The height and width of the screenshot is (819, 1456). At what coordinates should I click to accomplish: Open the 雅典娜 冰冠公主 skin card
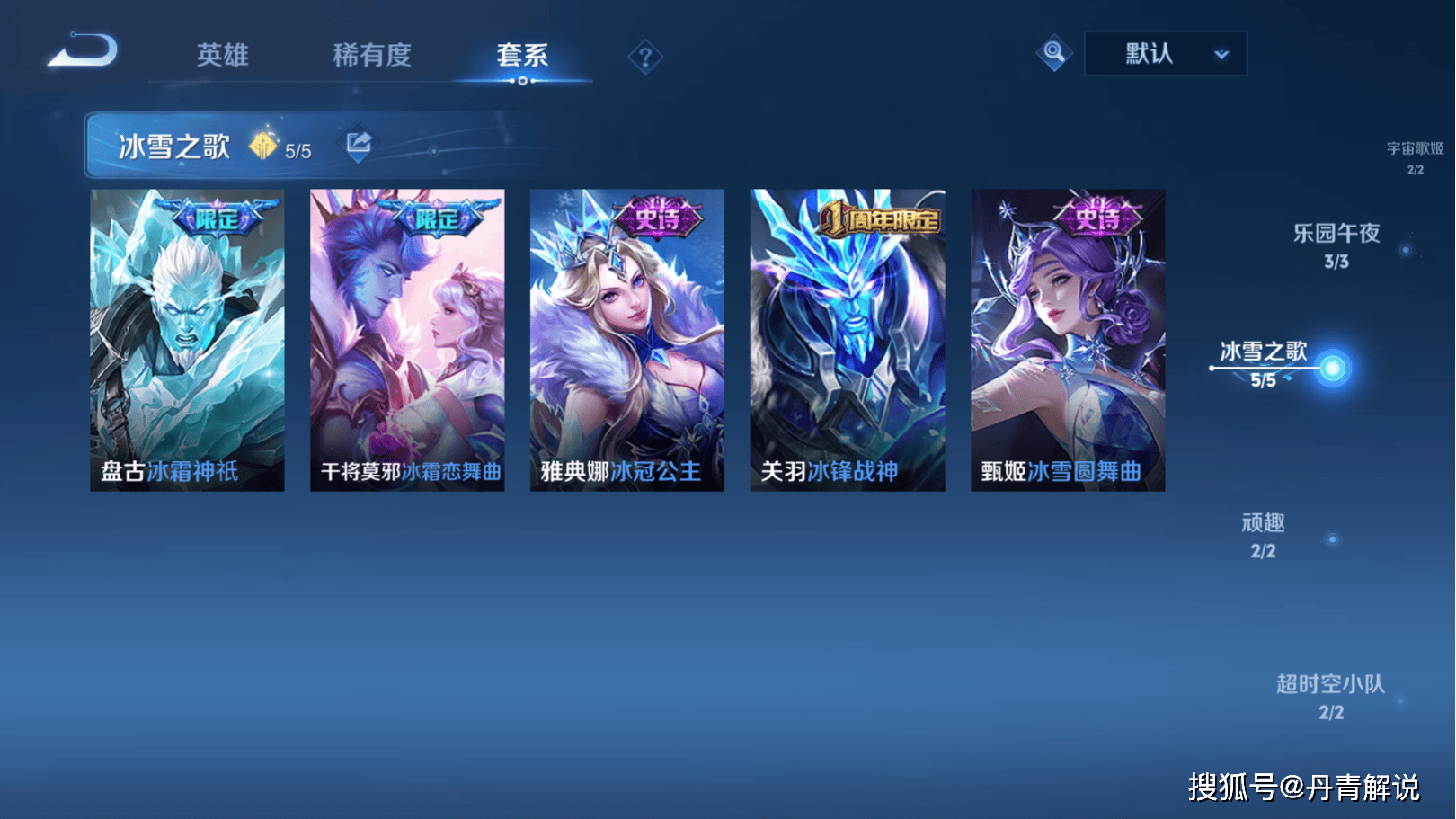click(627, 340)
